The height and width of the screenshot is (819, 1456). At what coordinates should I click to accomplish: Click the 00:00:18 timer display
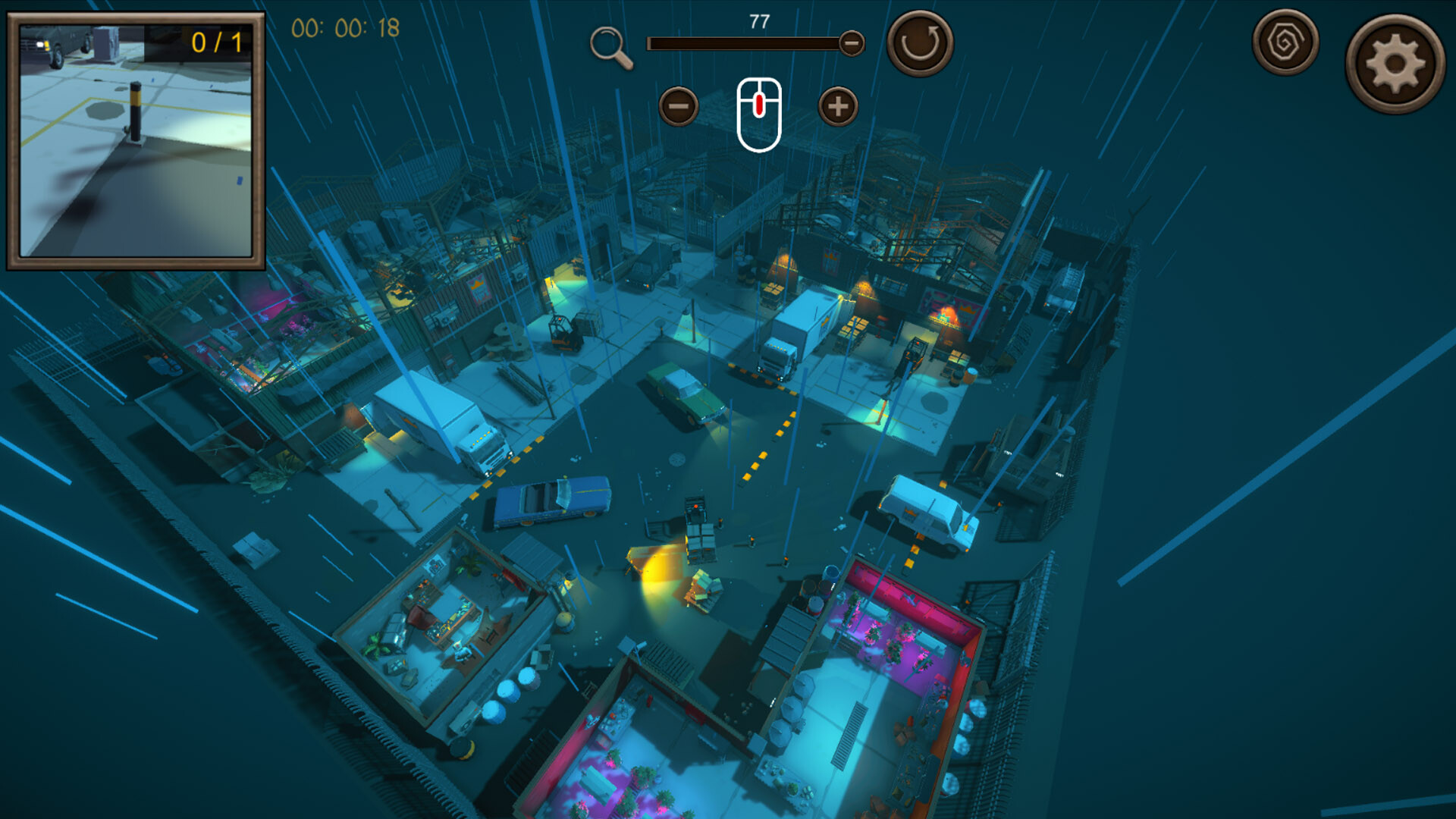[x=346, y=32]
